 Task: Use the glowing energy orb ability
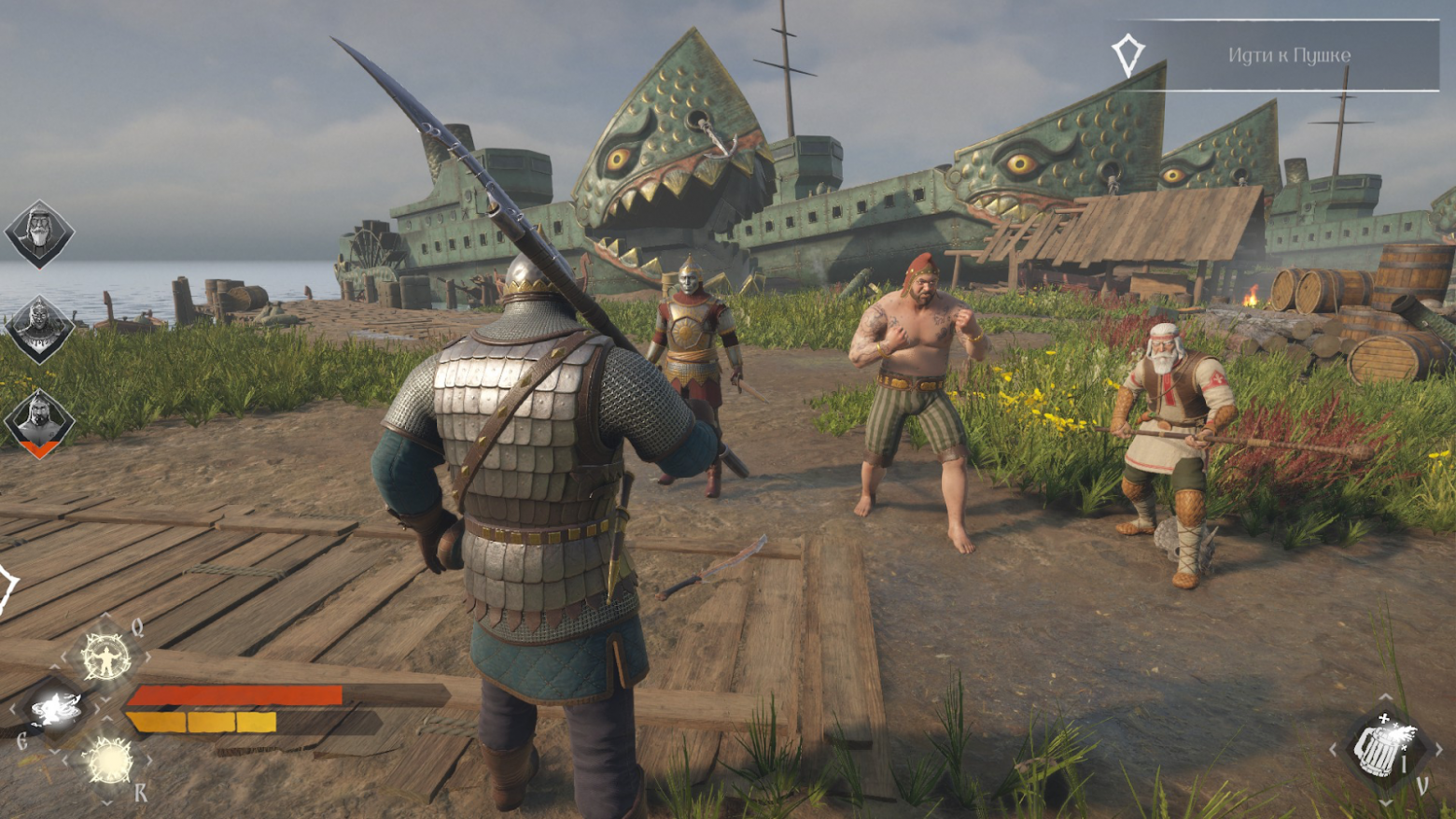tap(108, 761)
